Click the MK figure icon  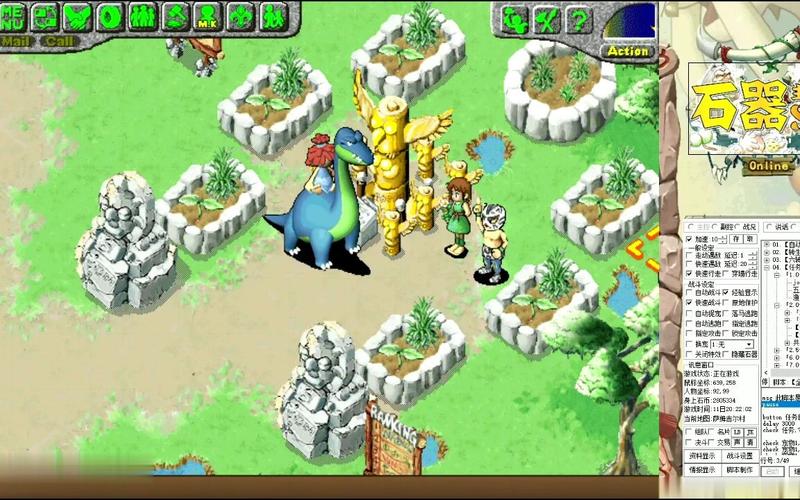[206, 17]
